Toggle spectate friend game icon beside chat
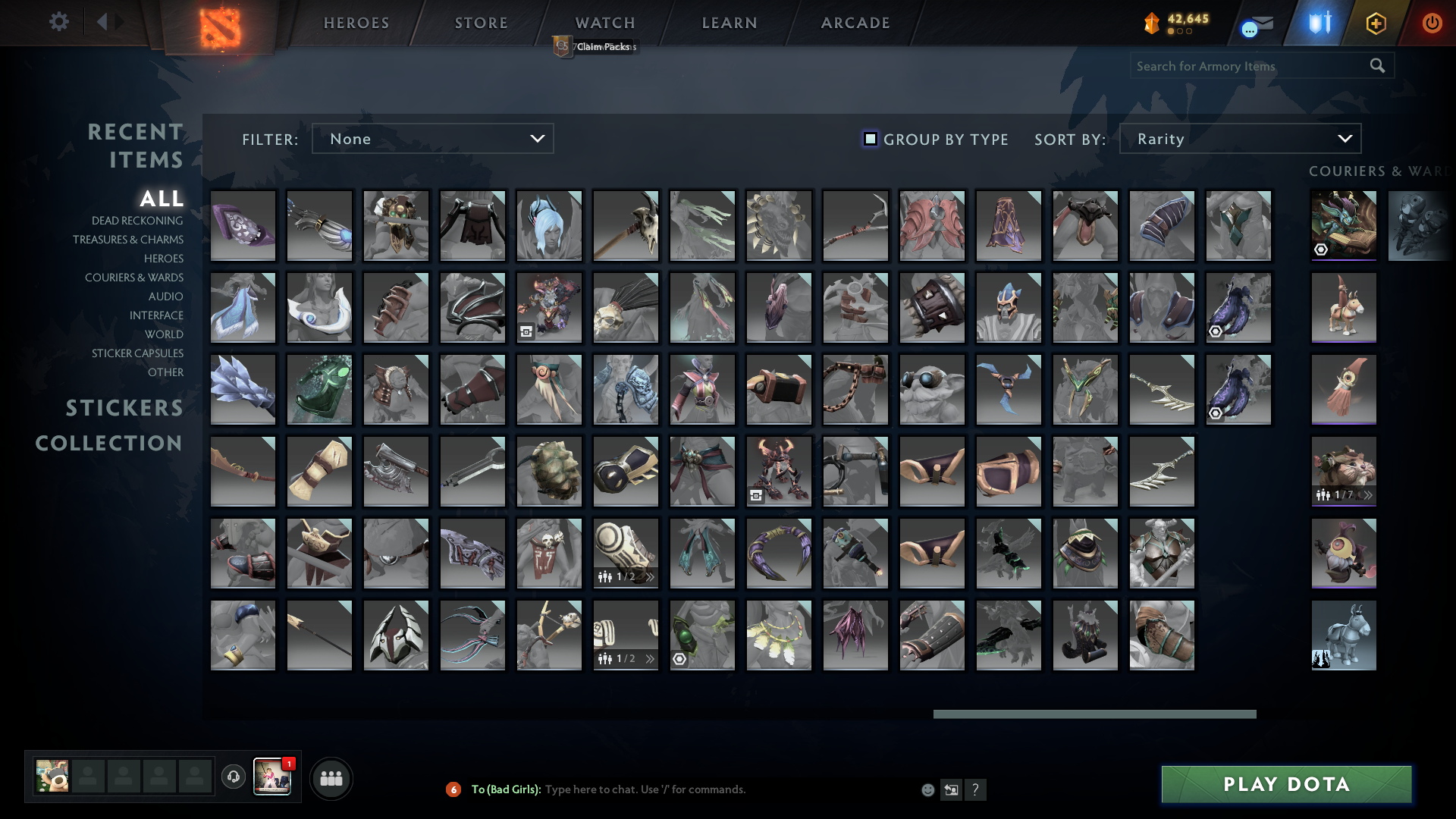The height and width of the screenshot is (819, 1456). (952, 789)
